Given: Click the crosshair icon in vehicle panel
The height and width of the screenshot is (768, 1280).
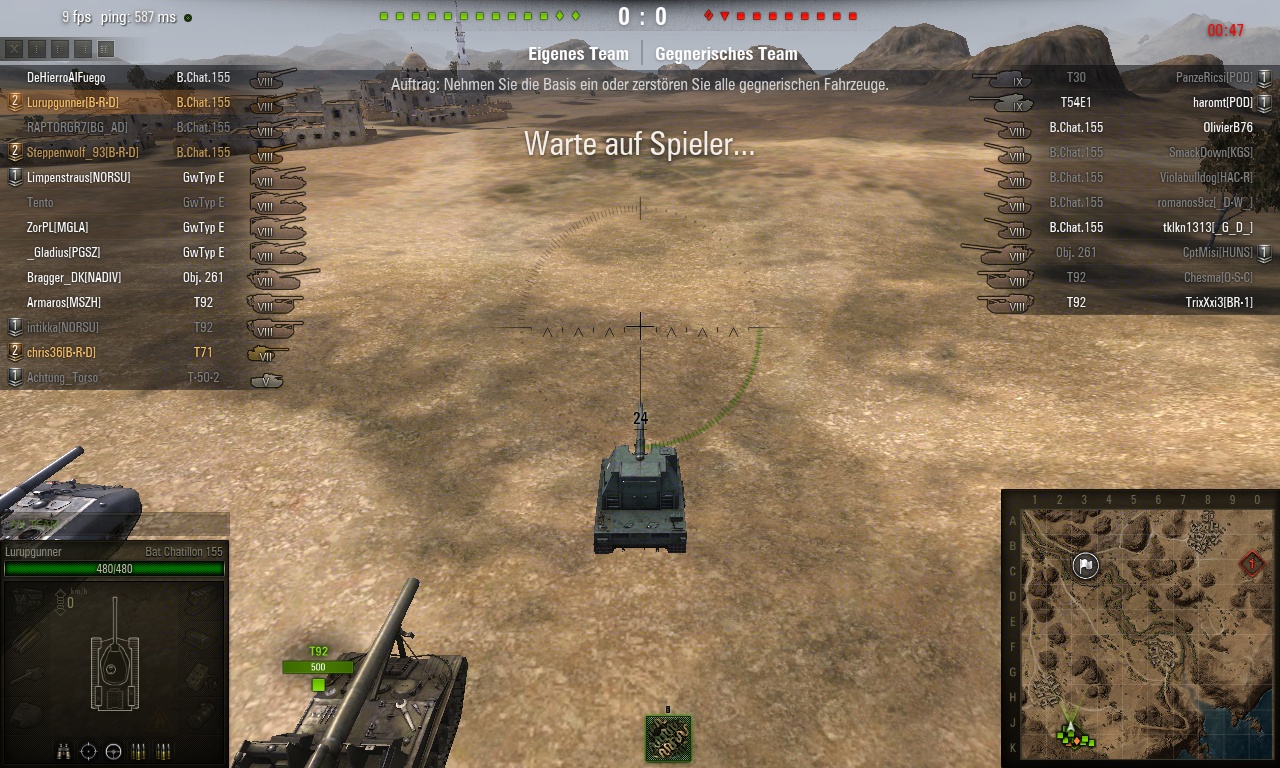Looking at the screenshot, I should (89, 751).
